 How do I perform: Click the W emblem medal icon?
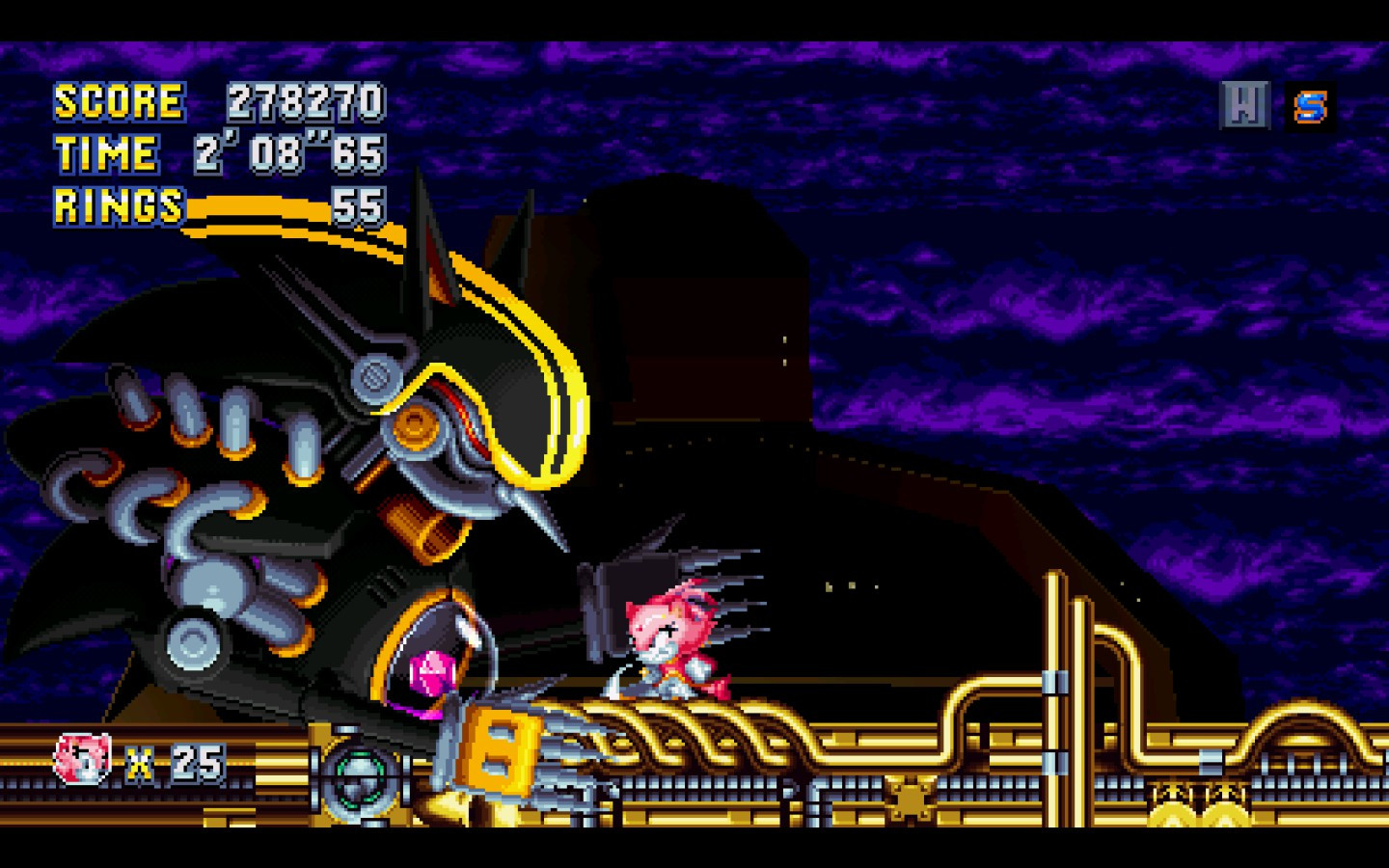point(1247,104)
